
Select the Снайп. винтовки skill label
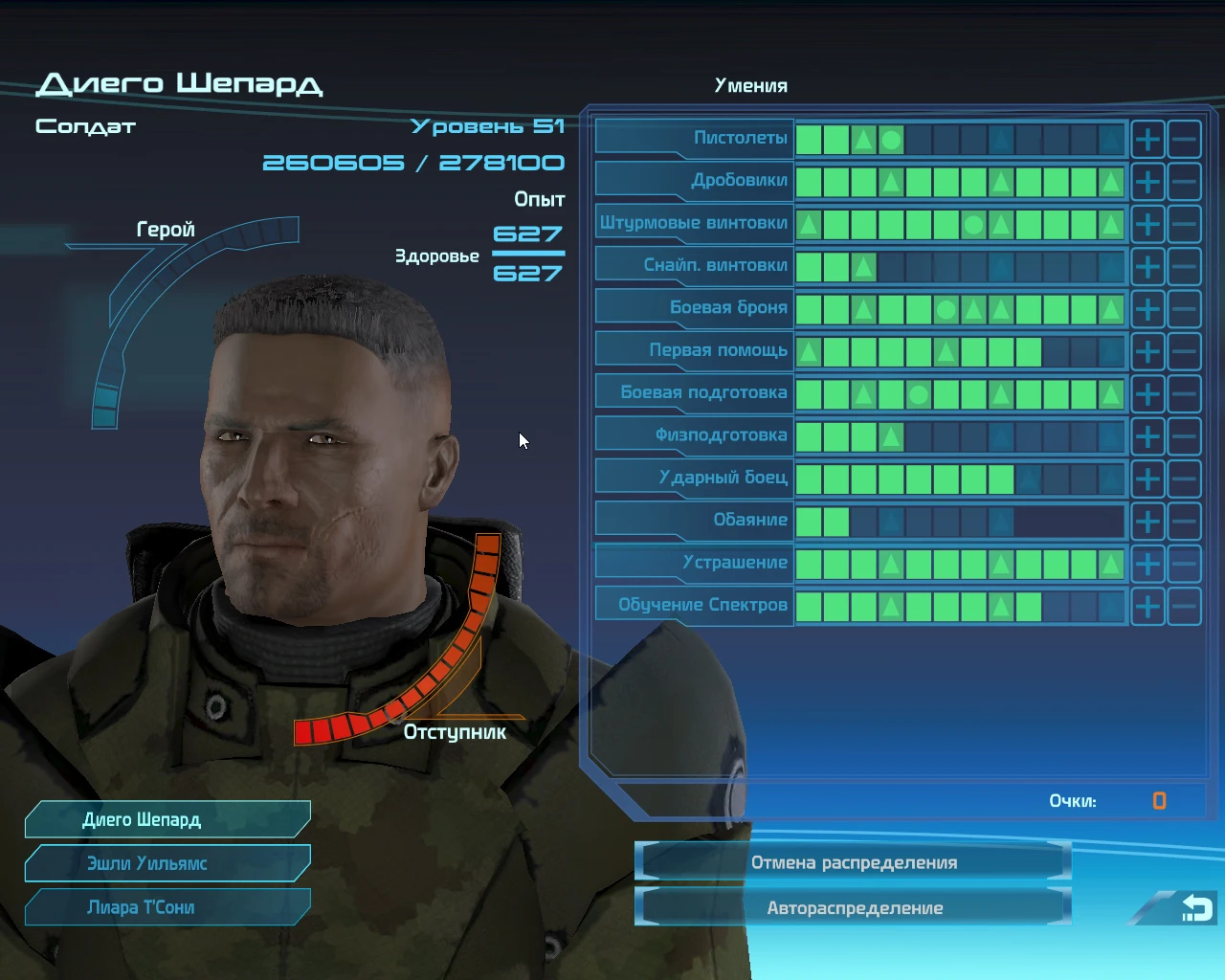point(718,264)
